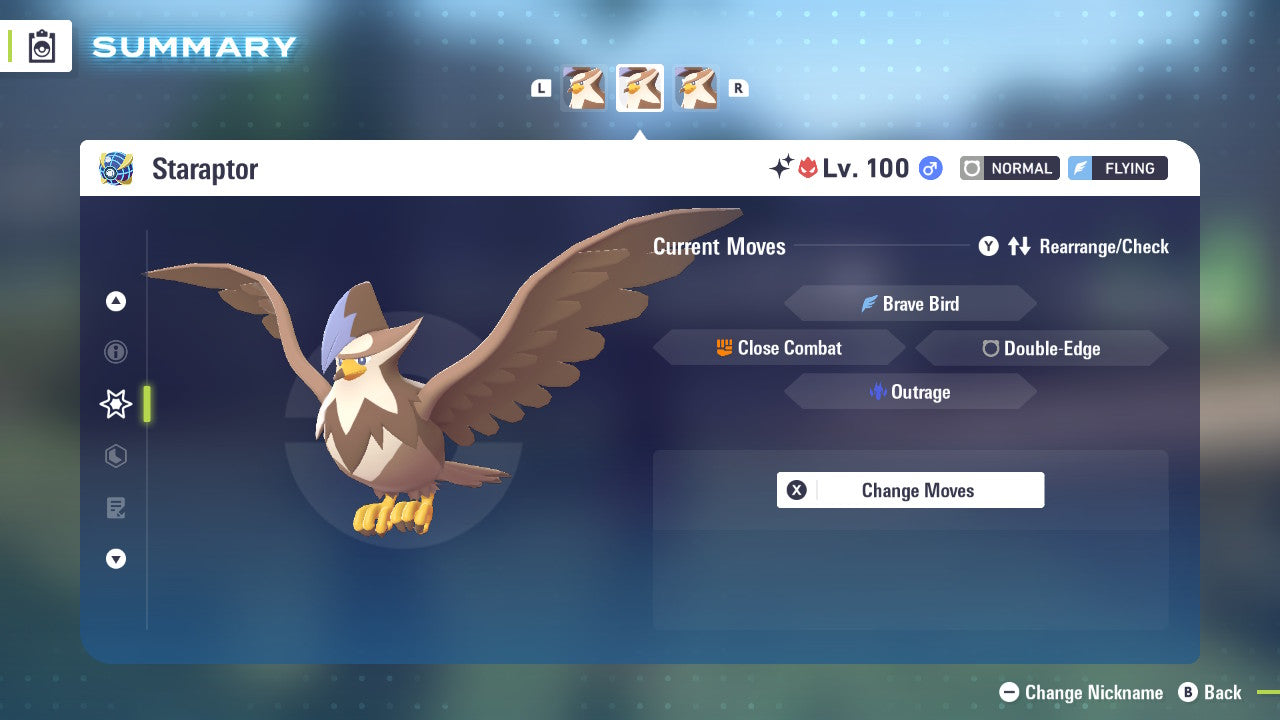The width and height of the screenshot is (1280, 720).
Task: Click the clipboard icon in the top-left corner
Action: 40,45
